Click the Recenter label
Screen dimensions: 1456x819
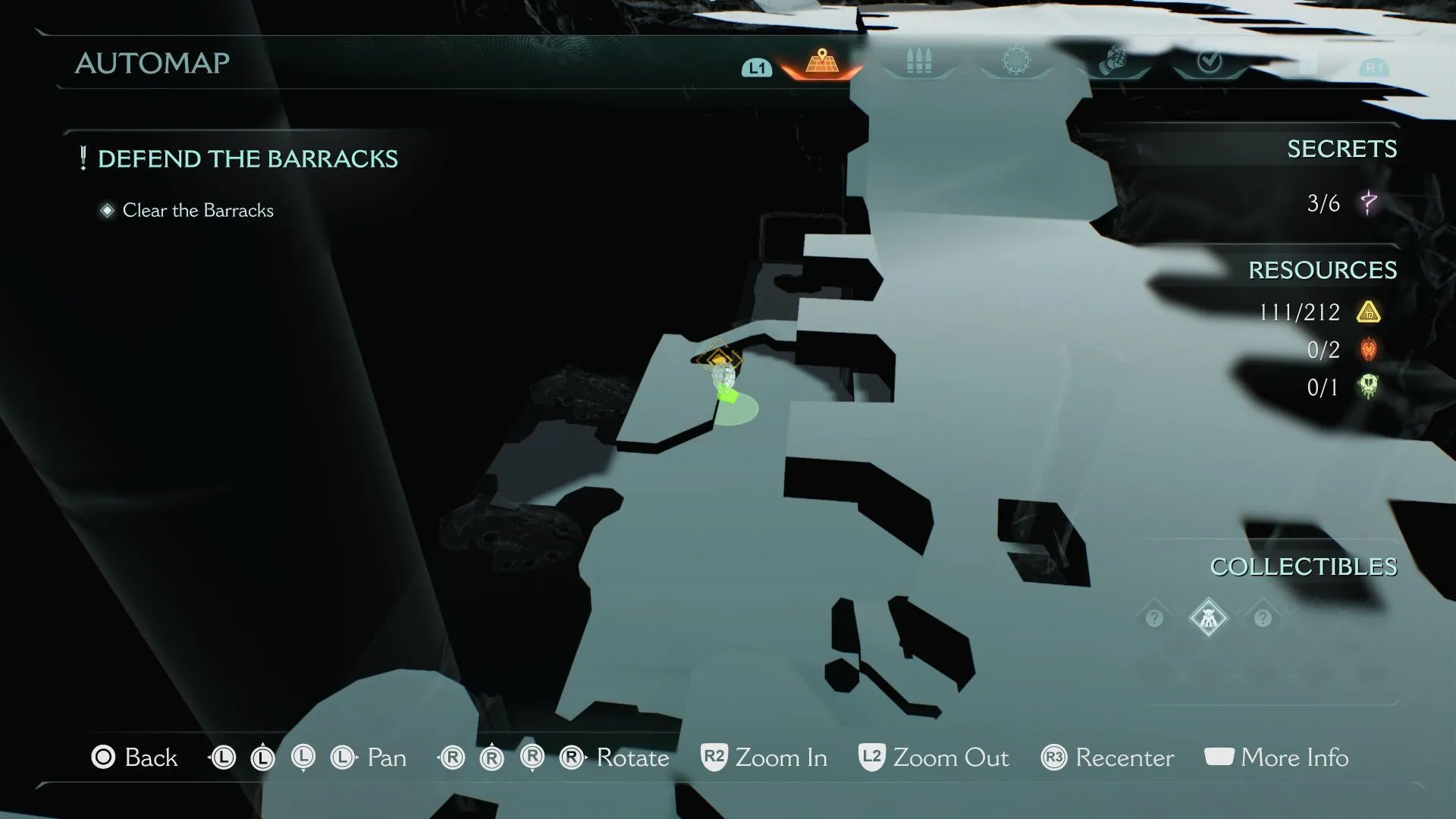coord(1124,758)
